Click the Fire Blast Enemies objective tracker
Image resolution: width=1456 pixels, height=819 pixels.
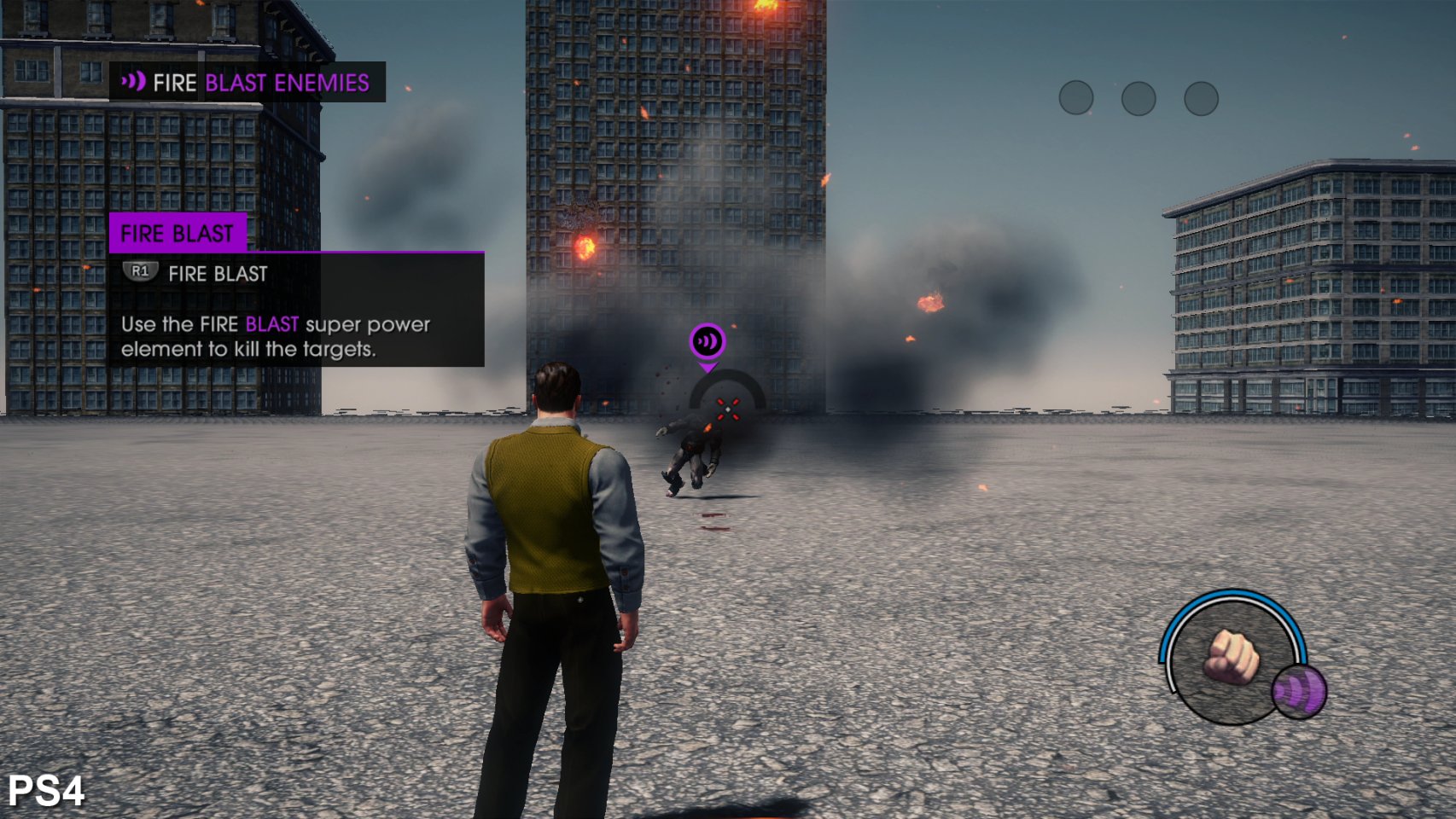247,83
